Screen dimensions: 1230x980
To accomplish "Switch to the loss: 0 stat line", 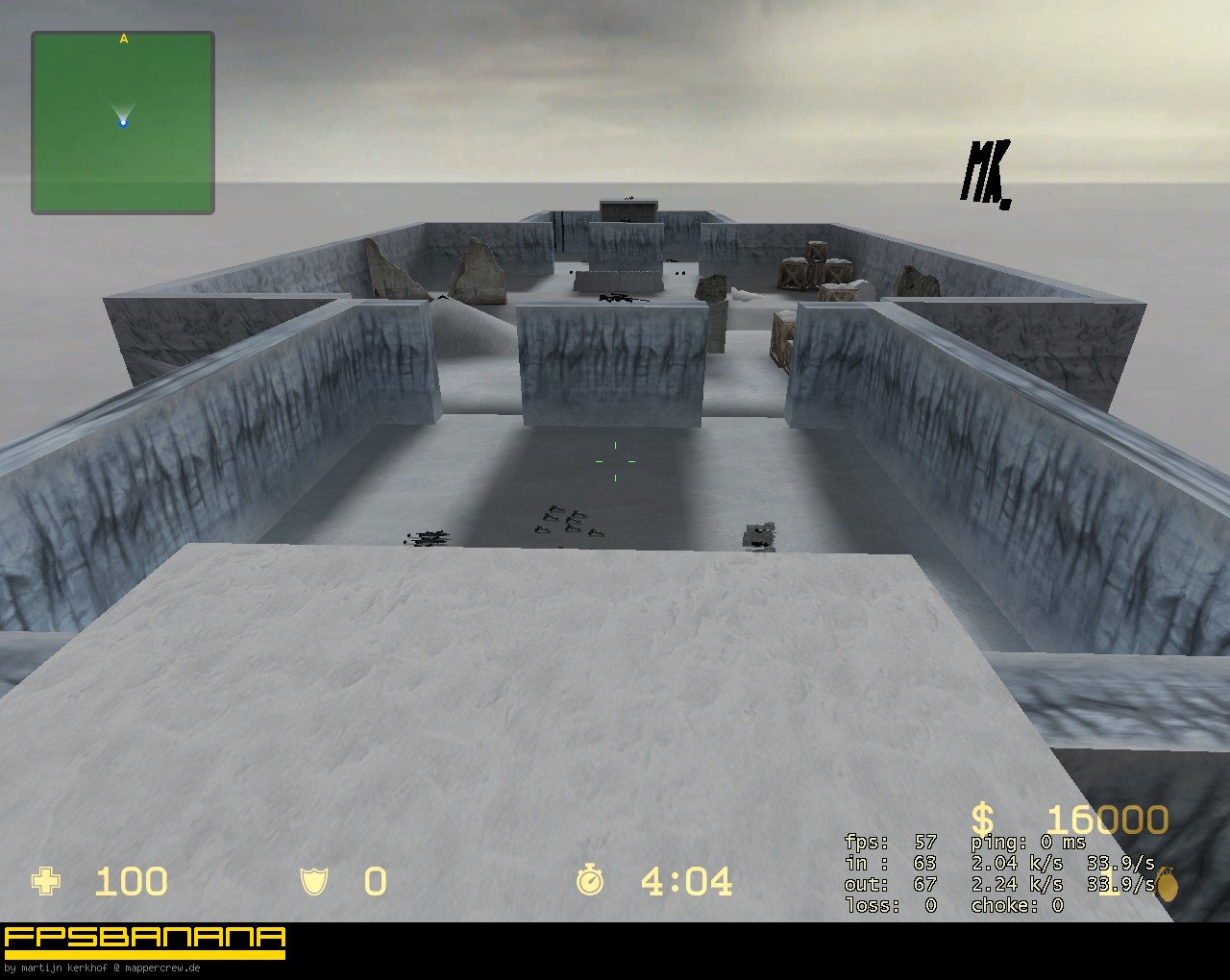I will [889, 903].
